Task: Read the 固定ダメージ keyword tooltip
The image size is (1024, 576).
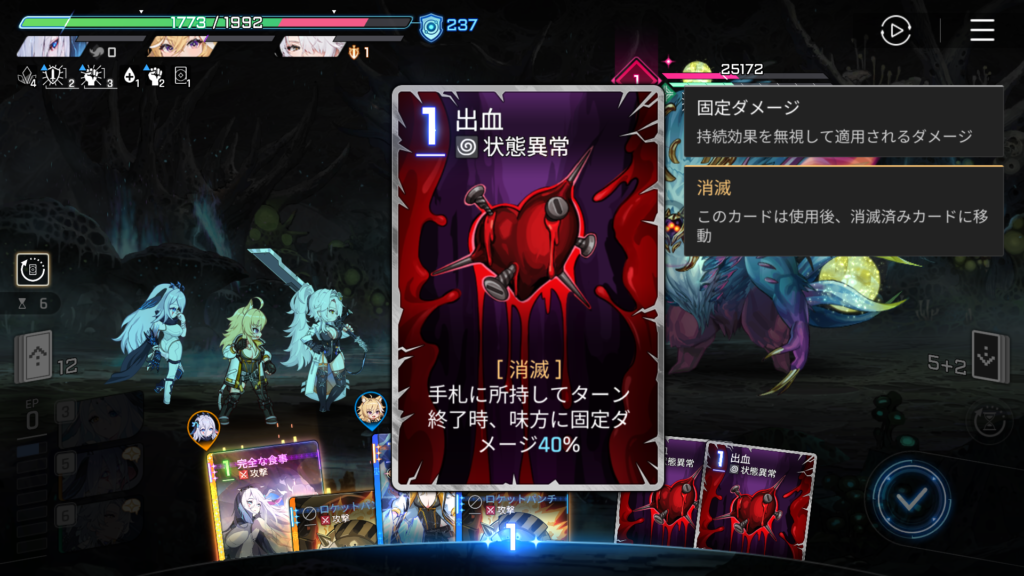Action: (x=843, y=121)
